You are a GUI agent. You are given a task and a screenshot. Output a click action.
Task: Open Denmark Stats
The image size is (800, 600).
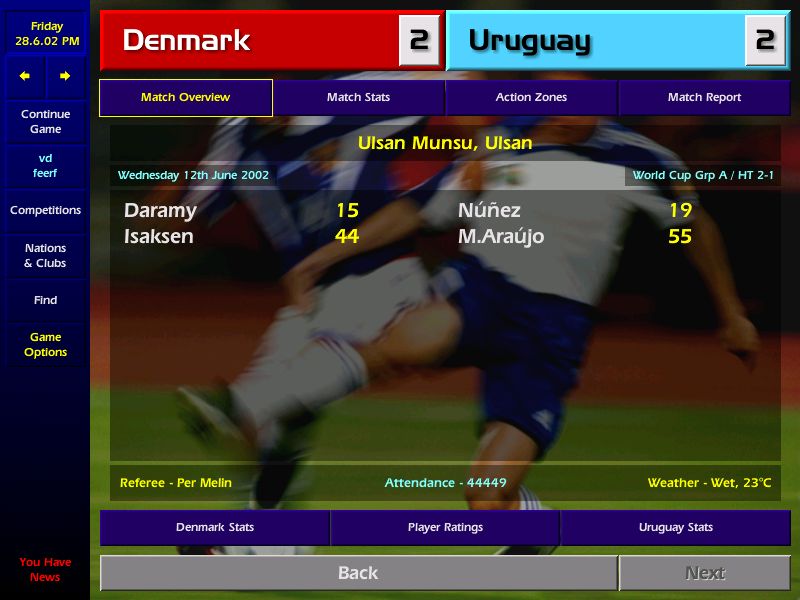[x=215, y=527]
